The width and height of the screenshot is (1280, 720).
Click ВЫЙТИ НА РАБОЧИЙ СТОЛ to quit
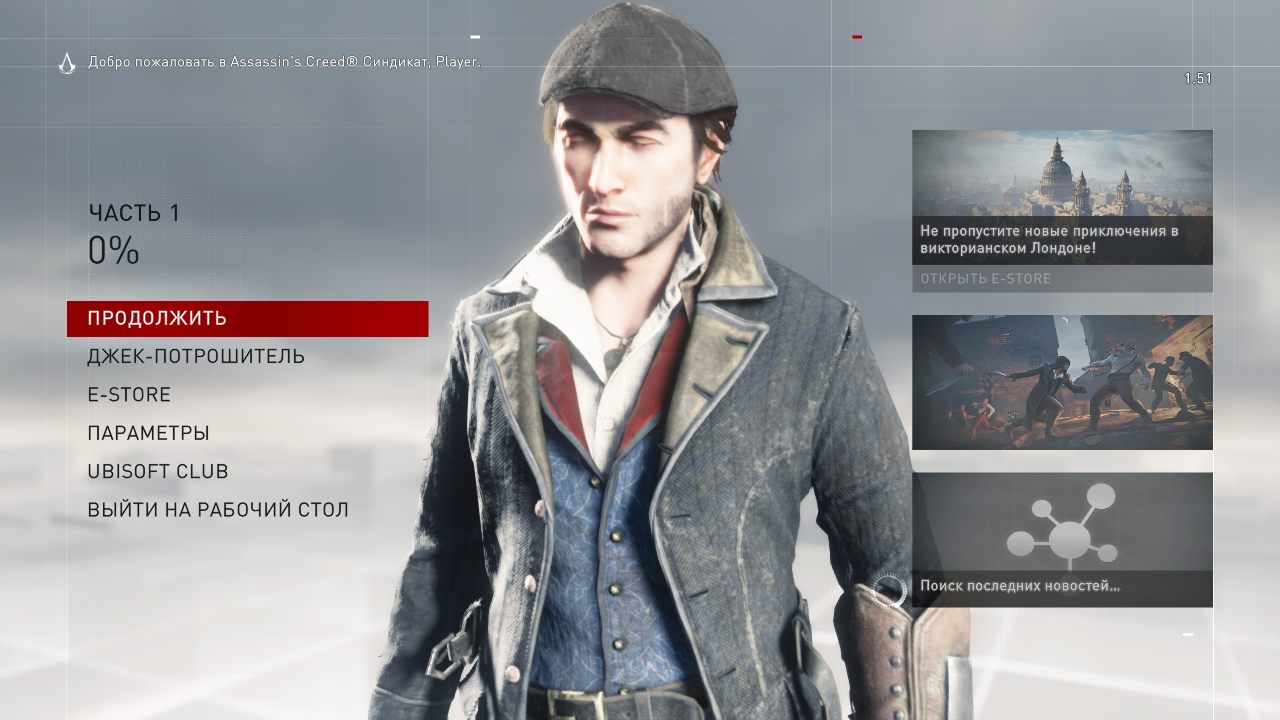218,510
